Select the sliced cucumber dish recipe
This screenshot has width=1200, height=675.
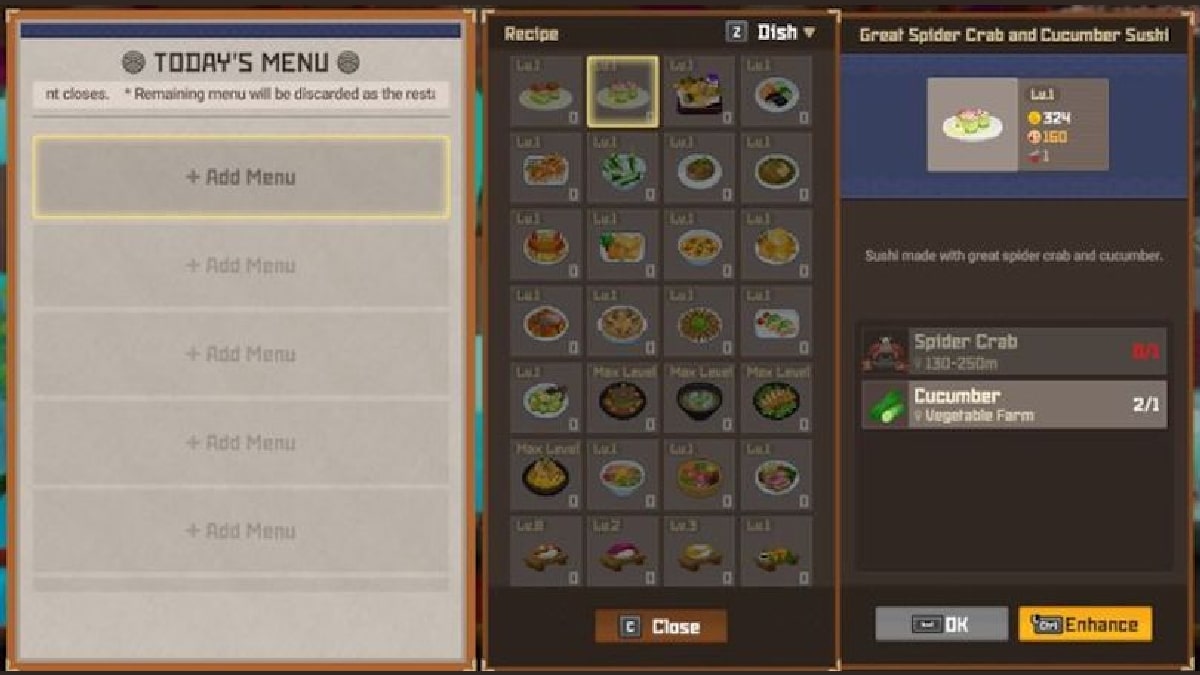click(623, 169)
